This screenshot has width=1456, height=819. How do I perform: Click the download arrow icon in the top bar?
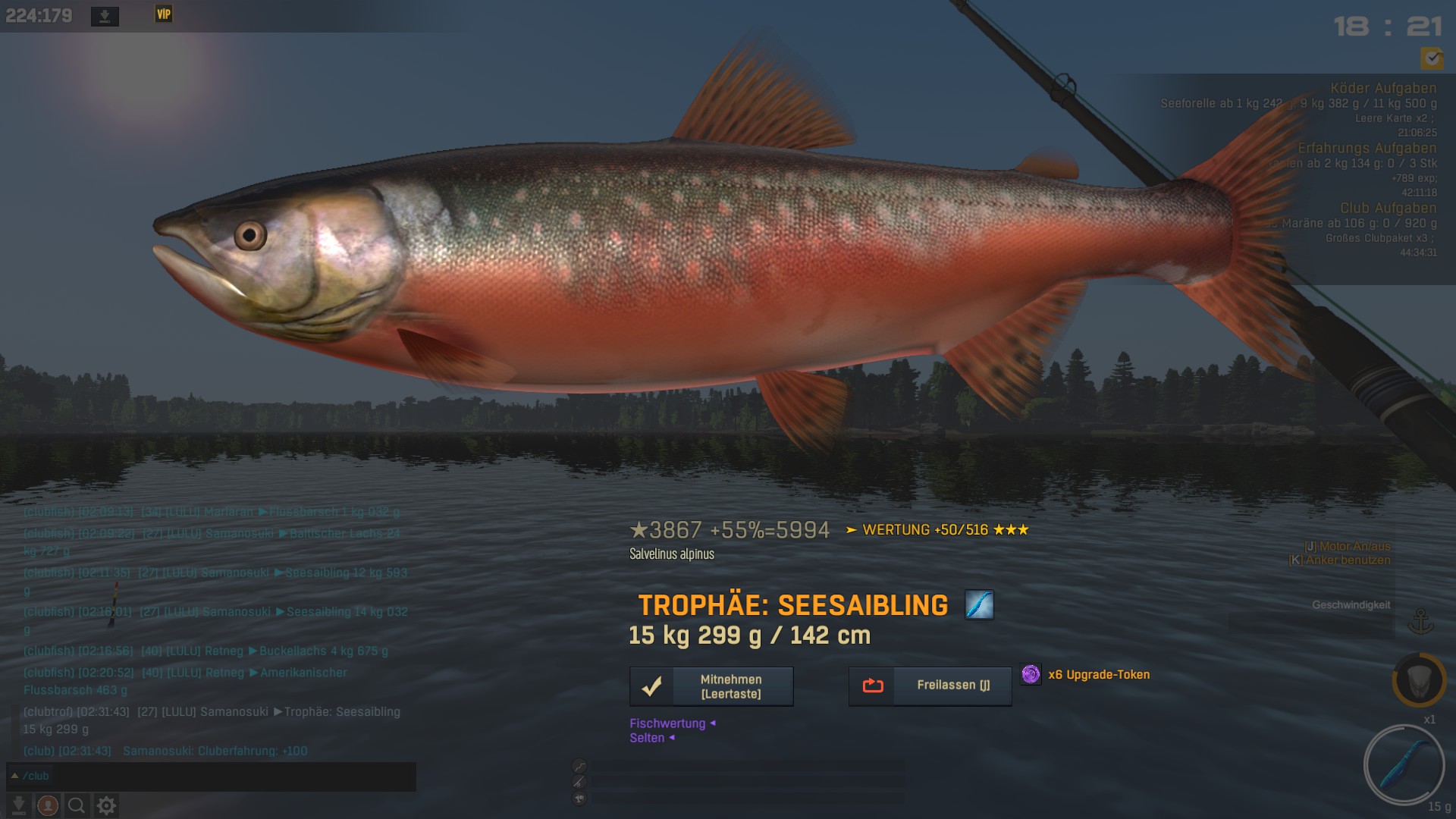(x=105, y=16)
